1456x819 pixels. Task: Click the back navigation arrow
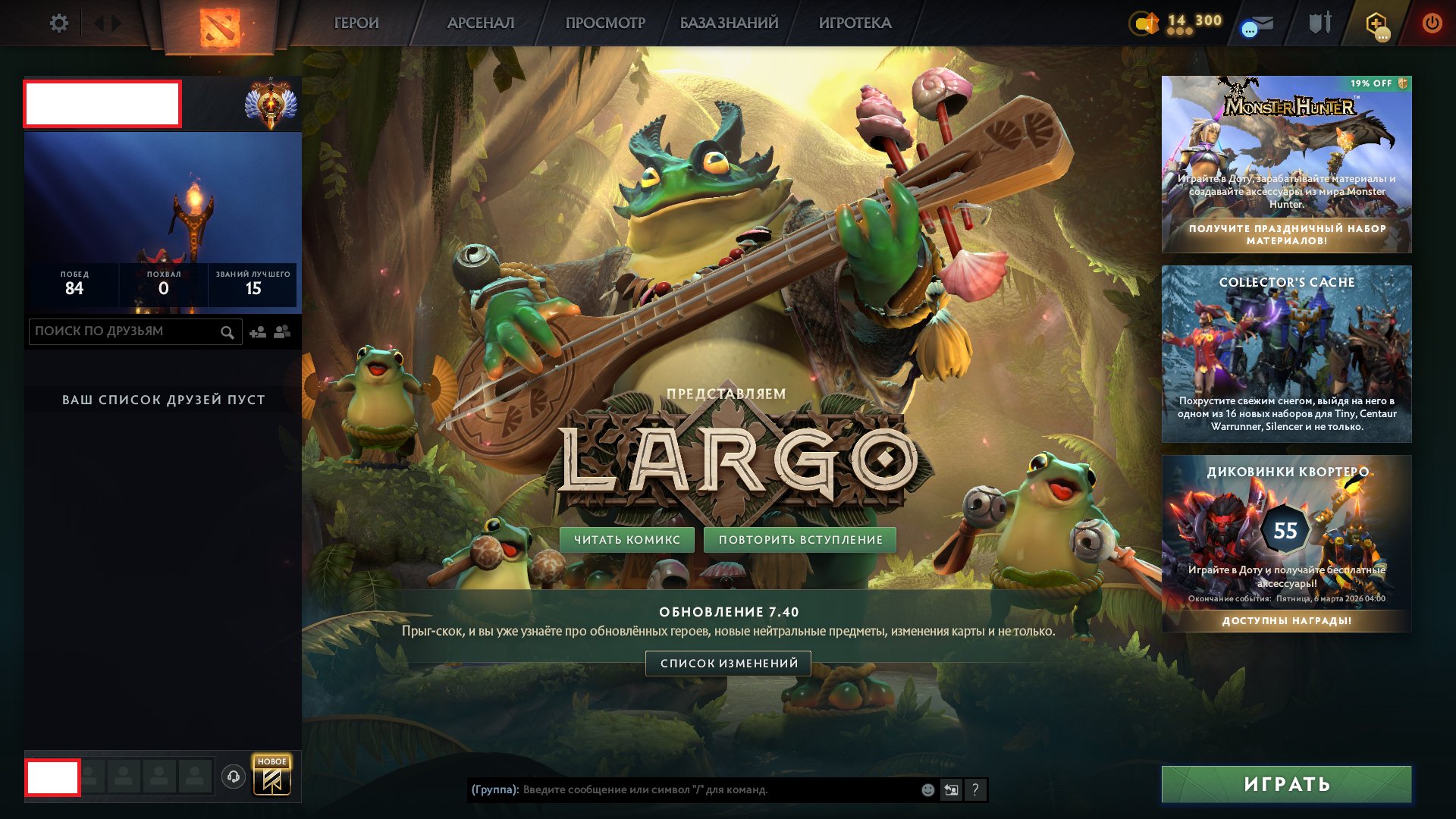click(99, 23)
